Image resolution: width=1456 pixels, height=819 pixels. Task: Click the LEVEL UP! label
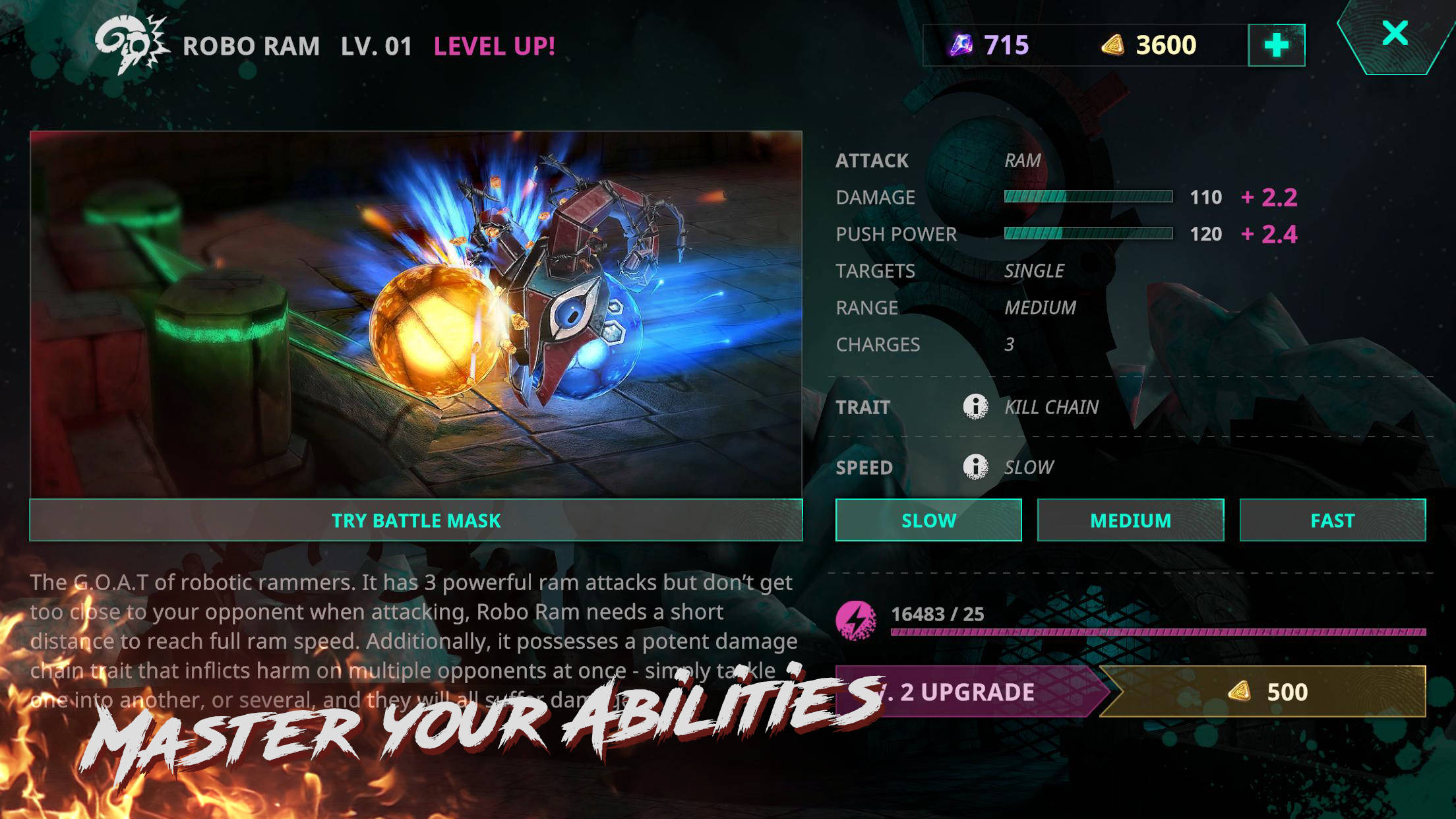494,45
